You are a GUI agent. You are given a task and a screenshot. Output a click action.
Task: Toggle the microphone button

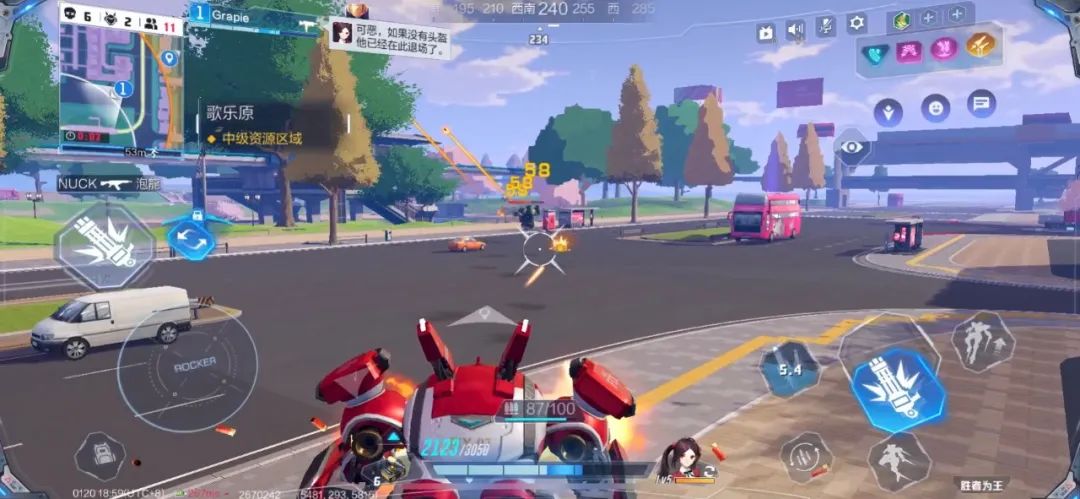[826, 26]
